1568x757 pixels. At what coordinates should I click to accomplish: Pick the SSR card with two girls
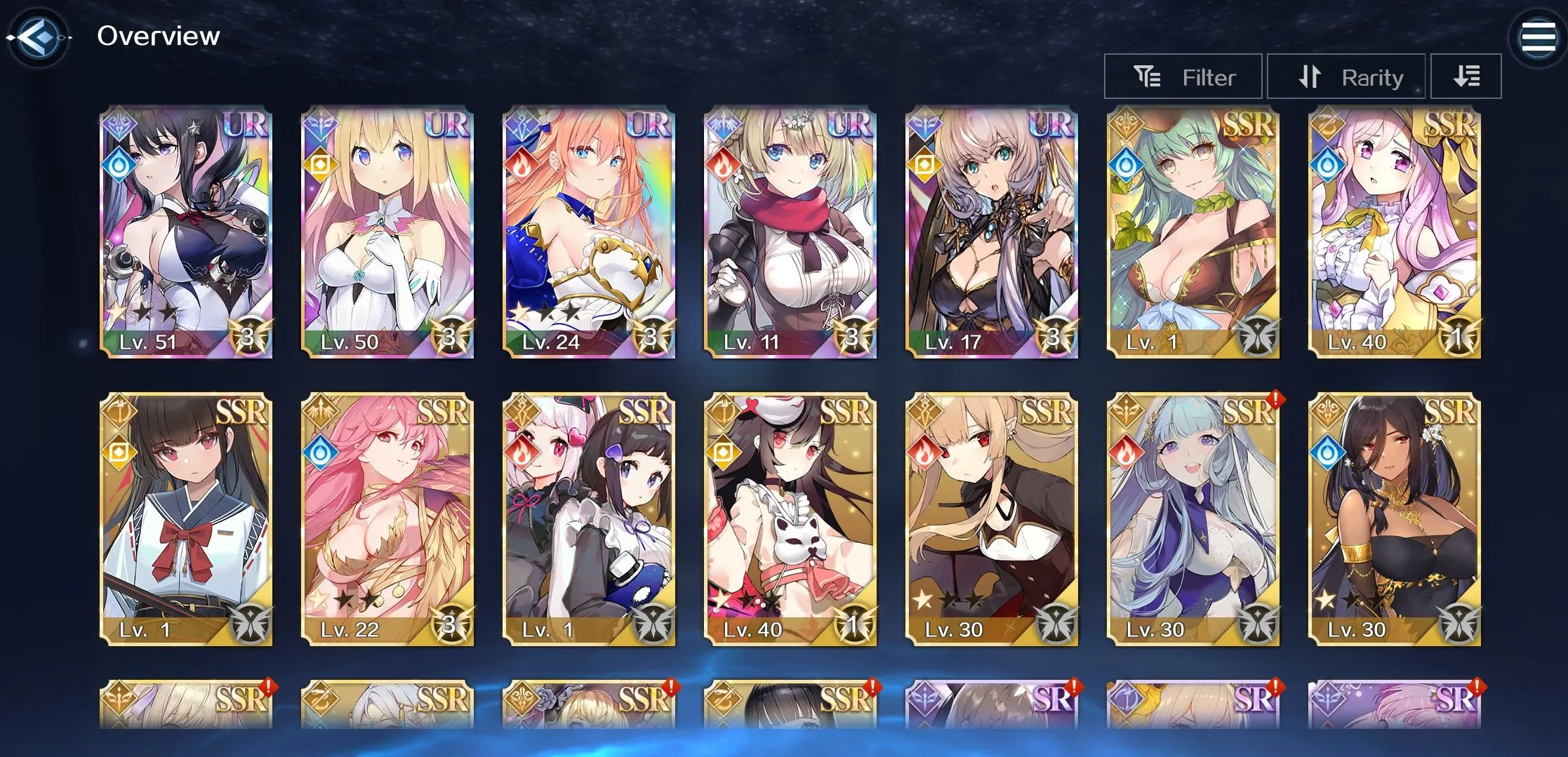[589, 519]
